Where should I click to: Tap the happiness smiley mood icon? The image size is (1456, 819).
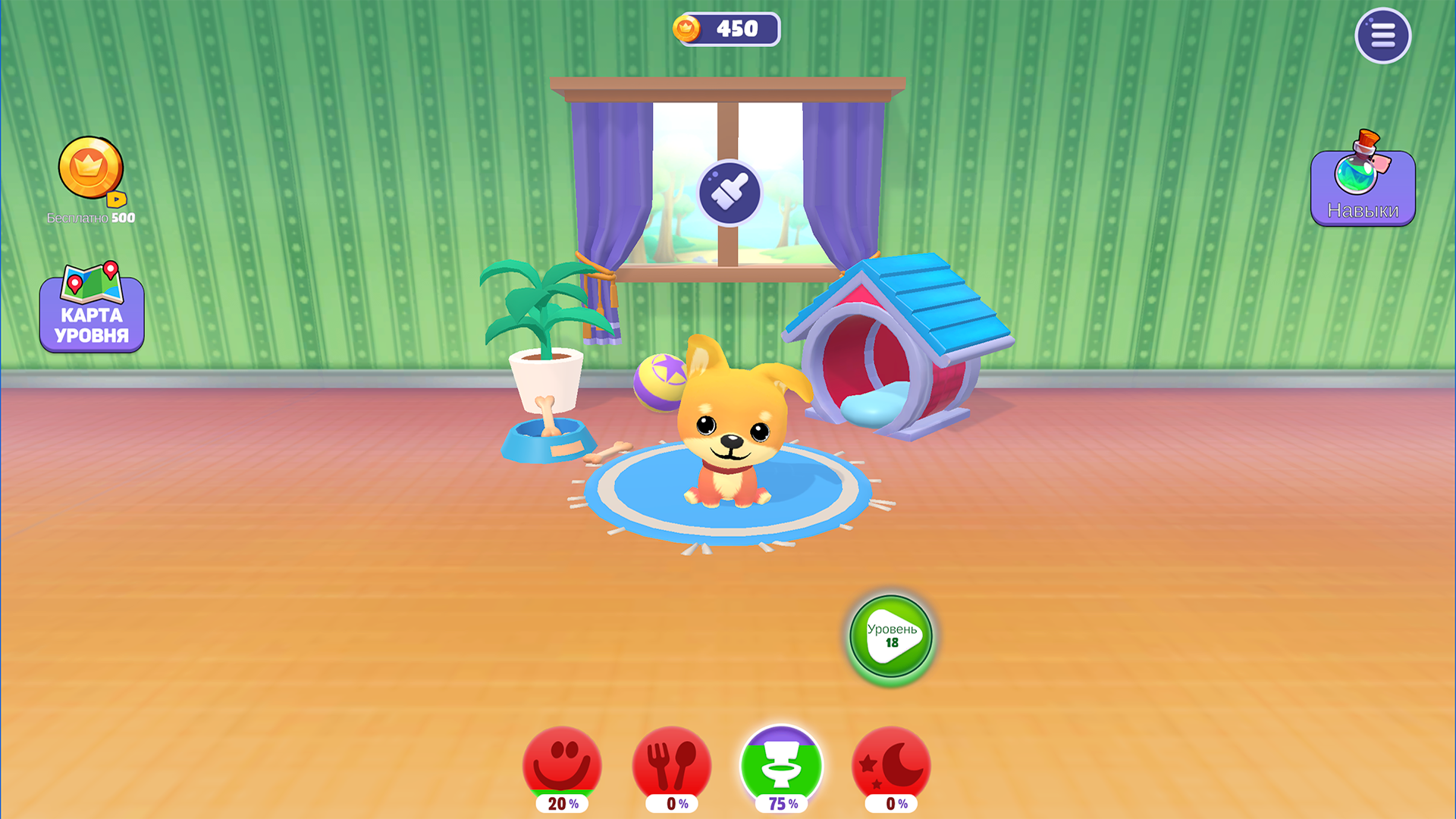pos(561,764)
